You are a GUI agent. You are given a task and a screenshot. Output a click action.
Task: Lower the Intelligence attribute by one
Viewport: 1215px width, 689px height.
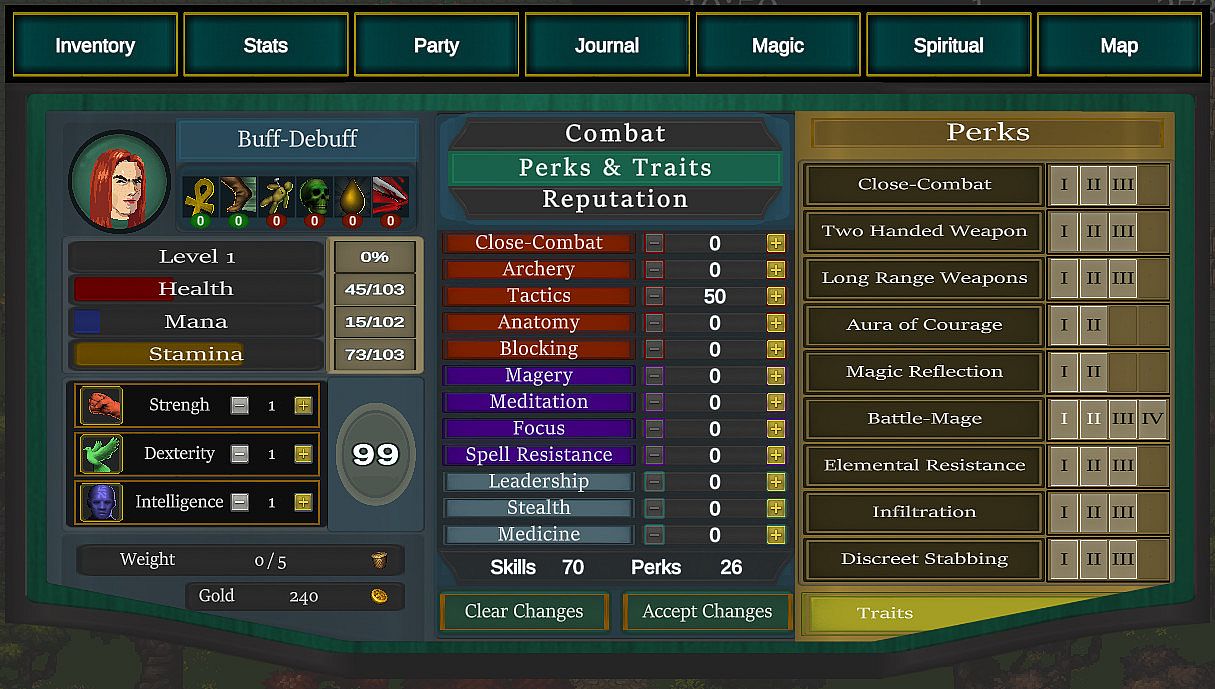[240, 502]
